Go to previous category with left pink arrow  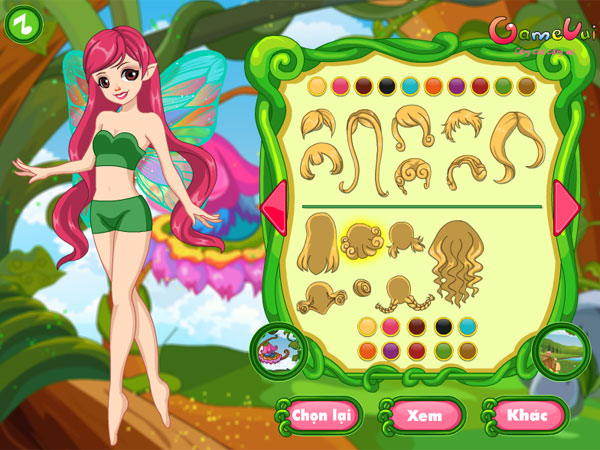pyautogui.click(x=273, y=205)
